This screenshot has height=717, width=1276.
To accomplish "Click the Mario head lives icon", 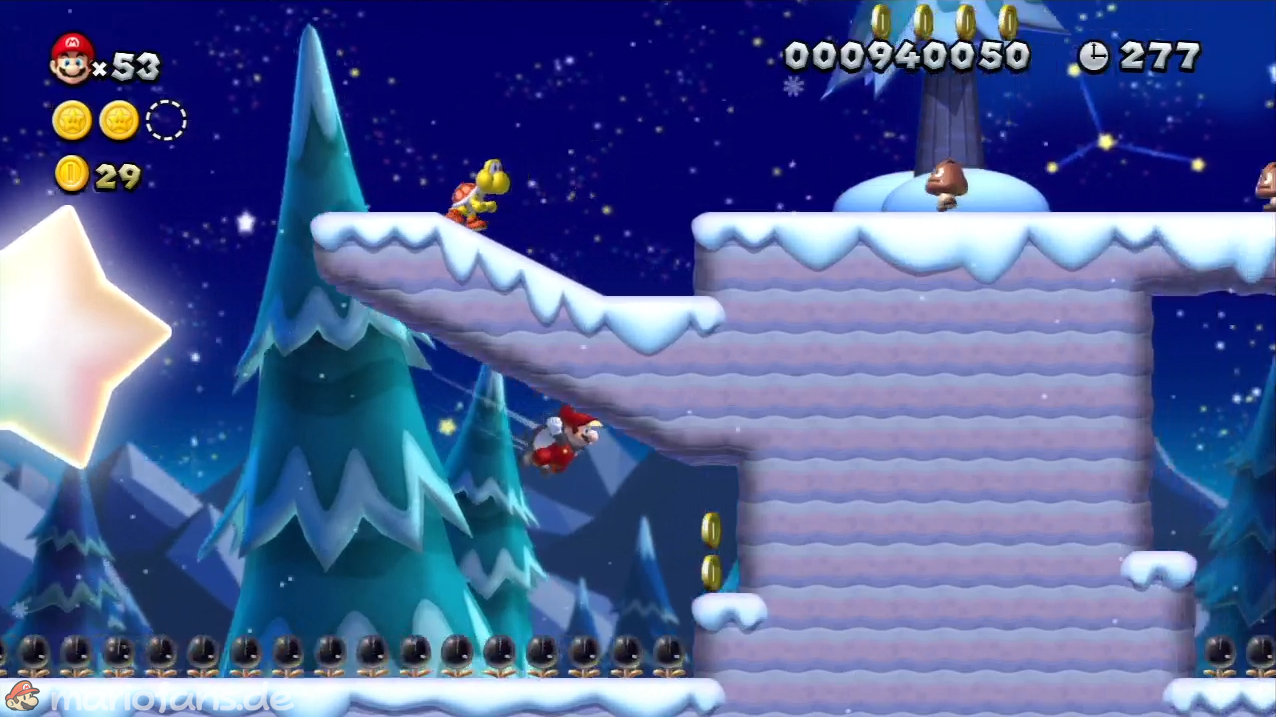I will [71, 59].
